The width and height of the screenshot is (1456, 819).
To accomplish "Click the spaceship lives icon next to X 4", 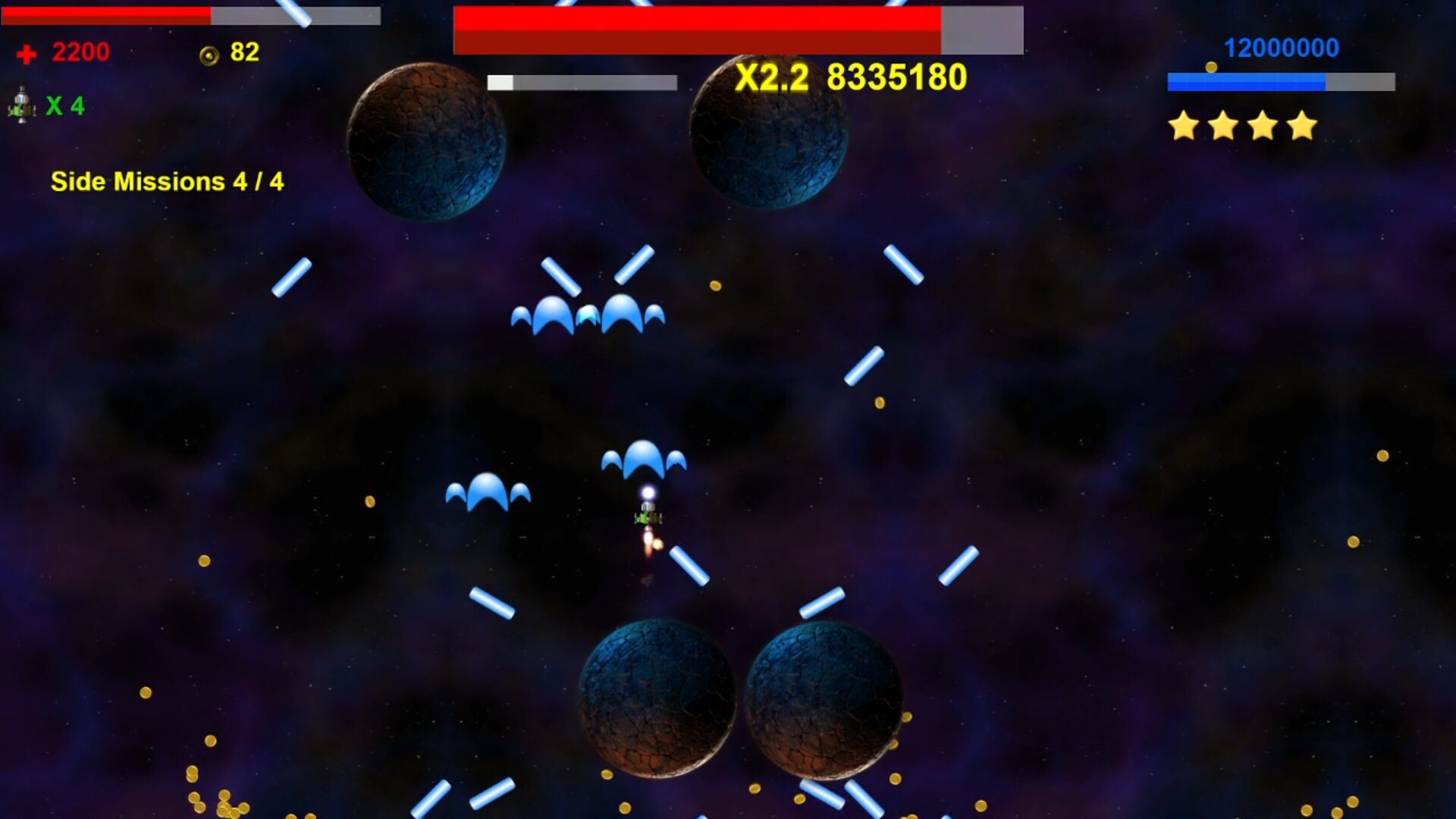I will click(x=21, y=106).
